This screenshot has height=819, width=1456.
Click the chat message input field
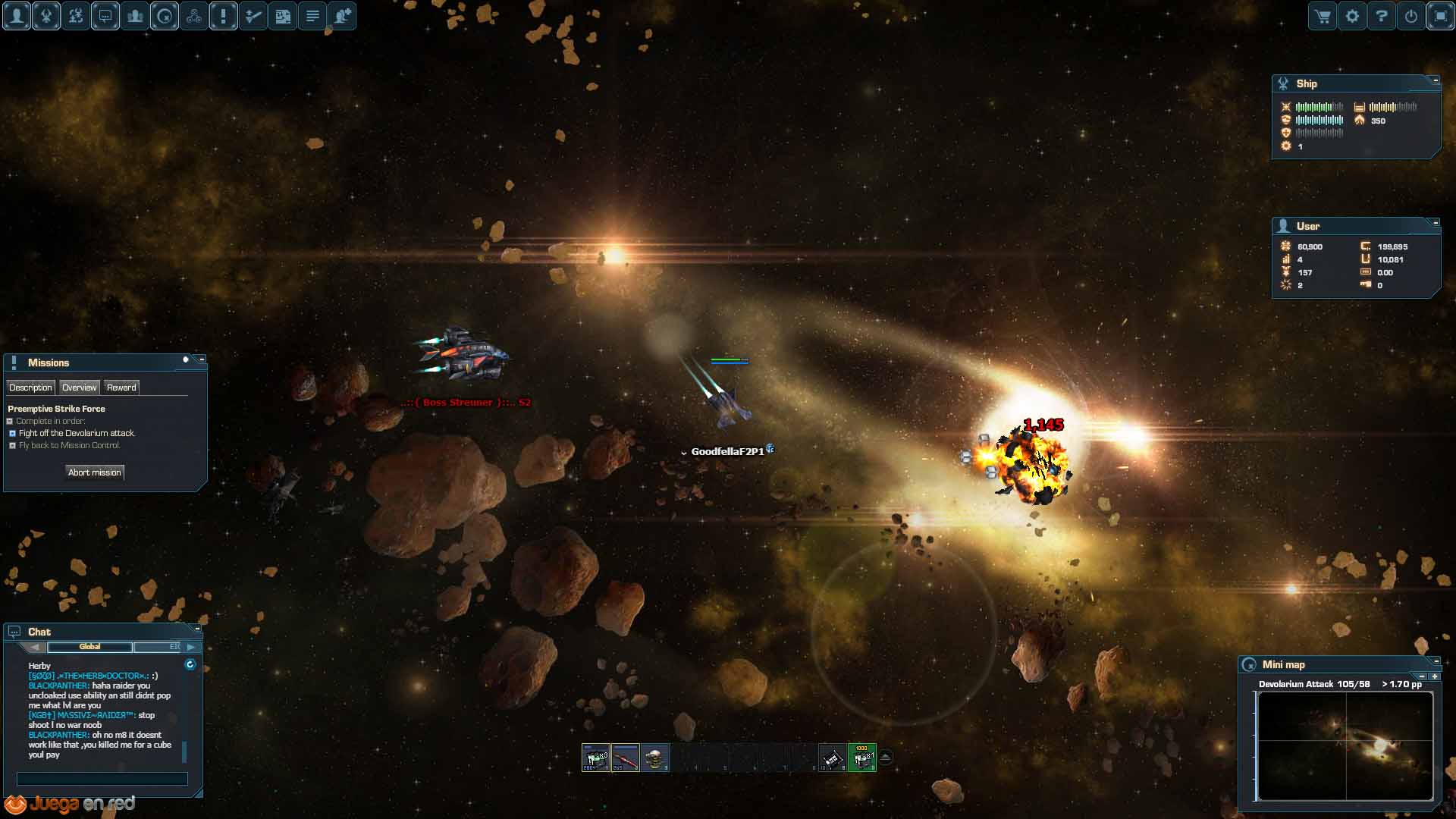(x=102, y=779)
